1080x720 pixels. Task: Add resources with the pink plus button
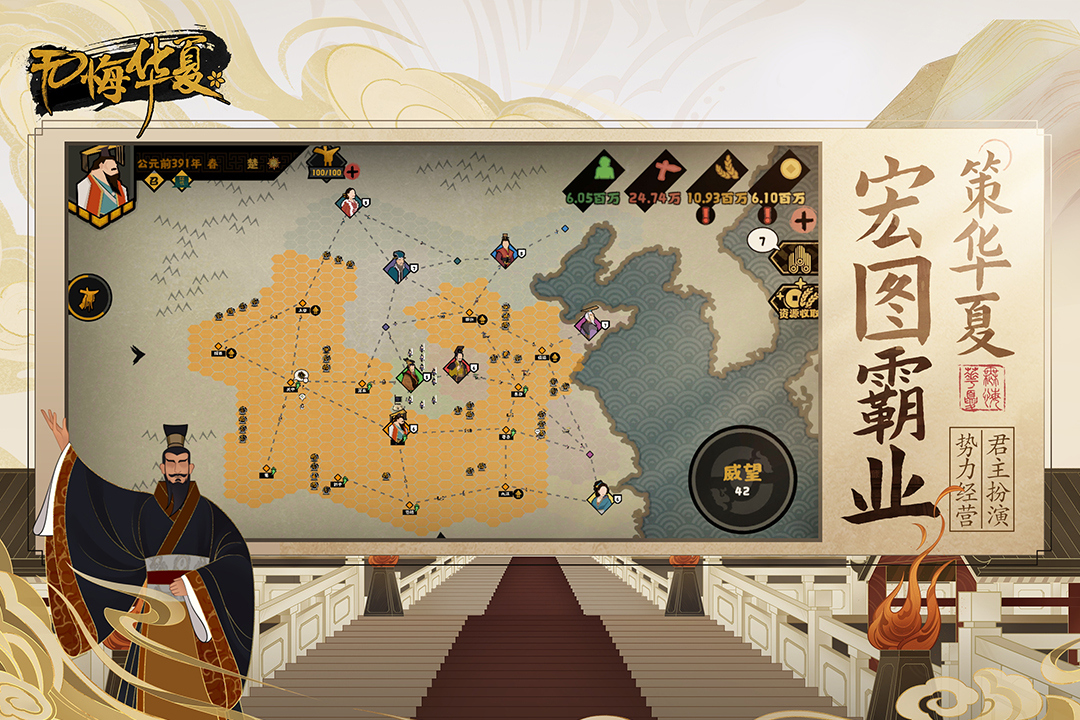pyautogui.click(x=802, y=219)
